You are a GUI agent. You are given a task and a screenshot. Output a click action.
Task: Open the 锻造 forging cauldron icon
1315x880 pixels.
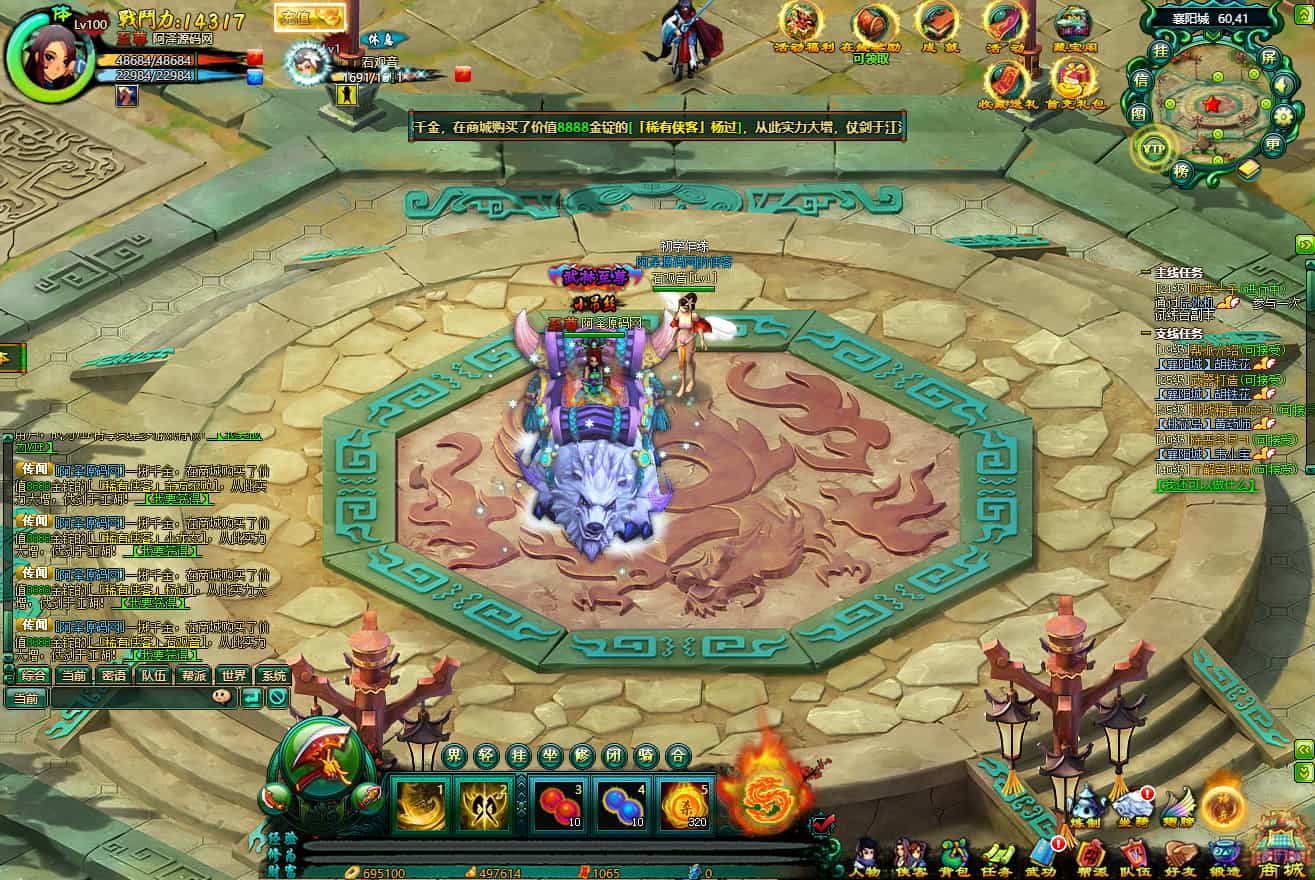point(1224,857)
